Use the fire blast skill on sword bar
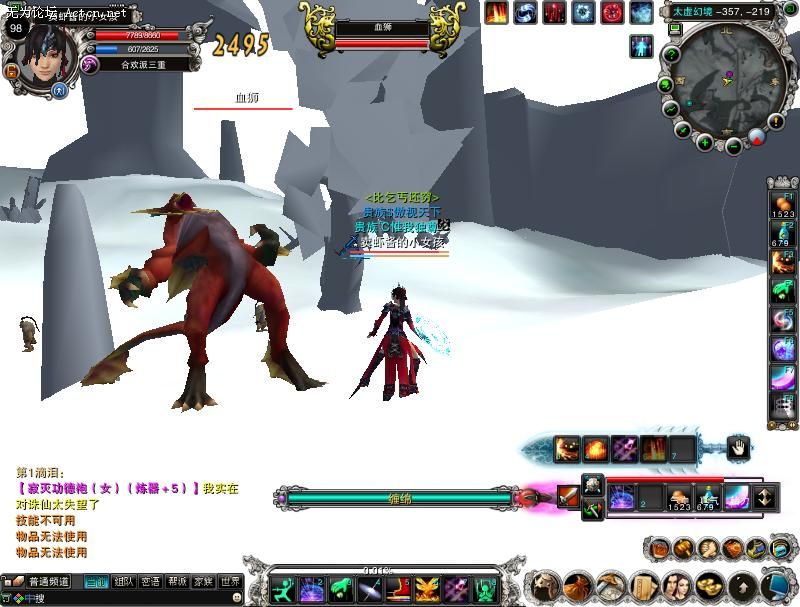This screenshot has height=607, width=800. 596,449
